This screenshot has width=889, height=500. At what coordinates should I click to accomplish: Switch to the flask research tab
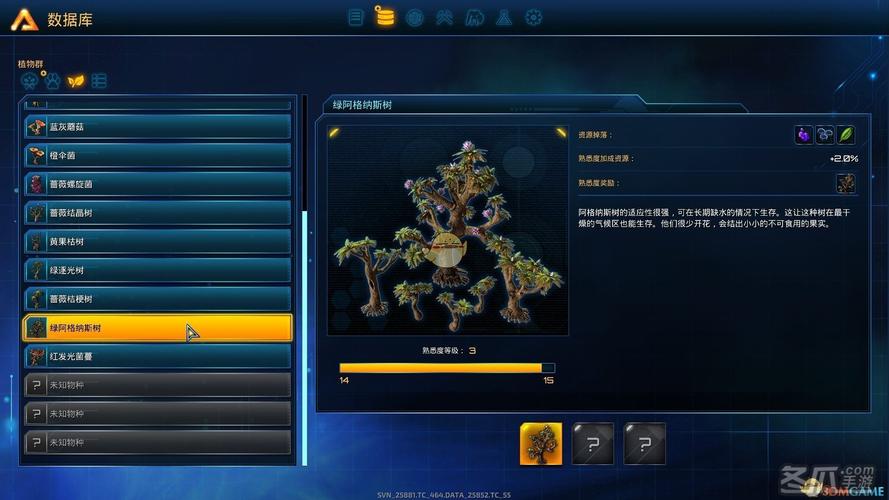[504, 17]
